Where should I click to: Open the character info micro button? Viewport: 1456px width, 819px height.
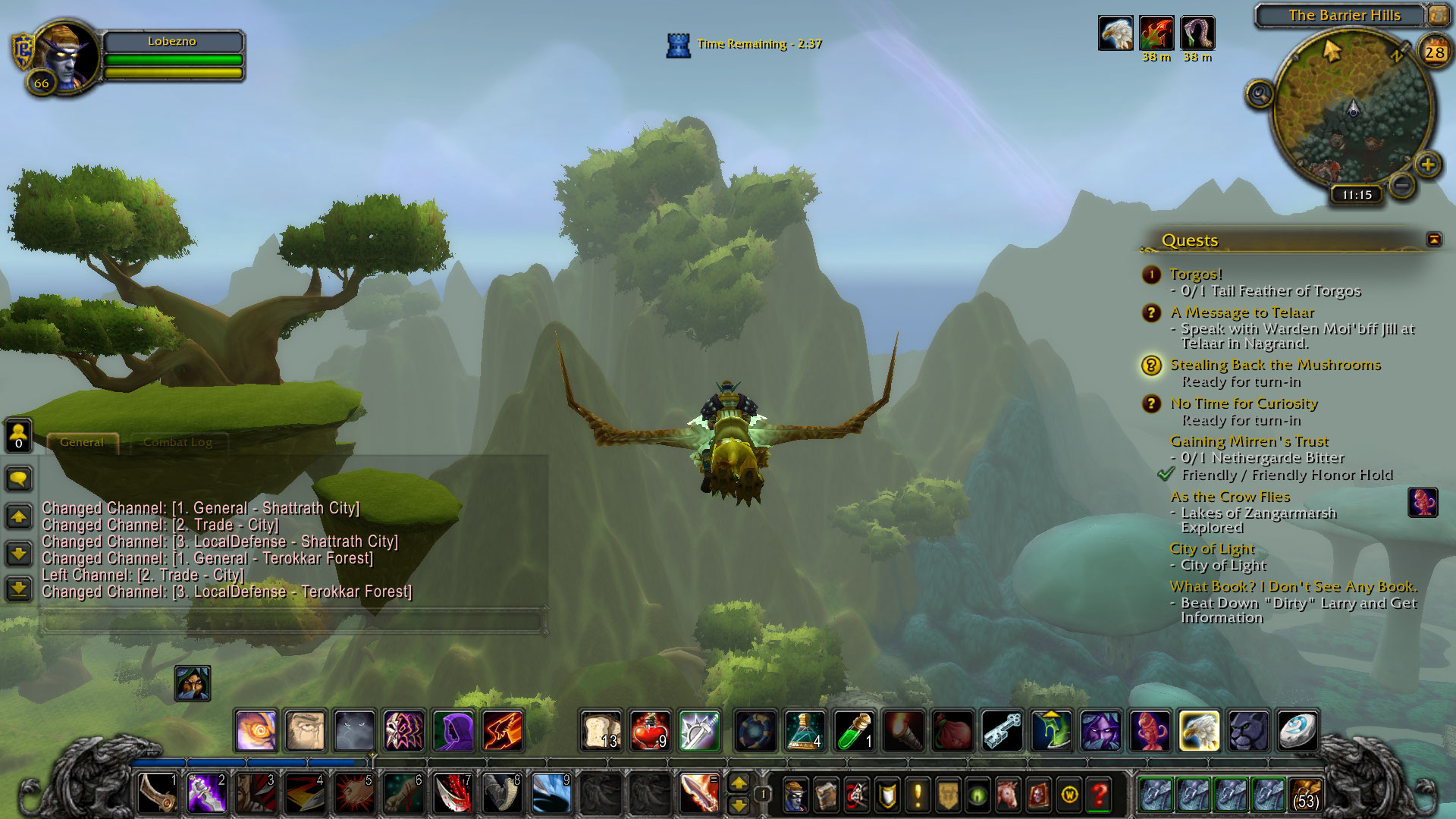pos(795,795)
